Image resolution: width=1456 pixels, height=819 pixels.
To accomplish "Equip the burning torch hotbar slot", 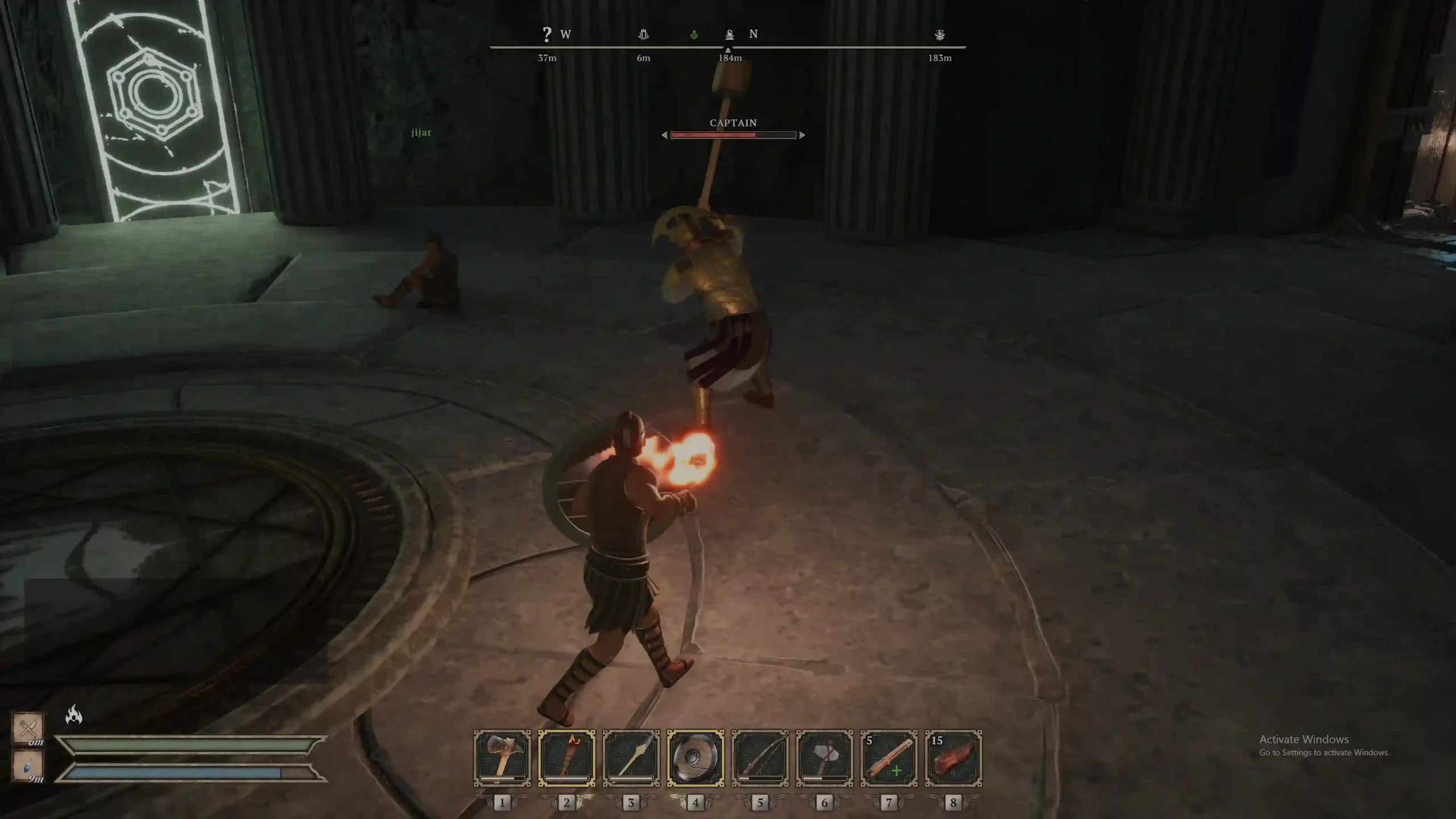I will (x=566, y=758).
